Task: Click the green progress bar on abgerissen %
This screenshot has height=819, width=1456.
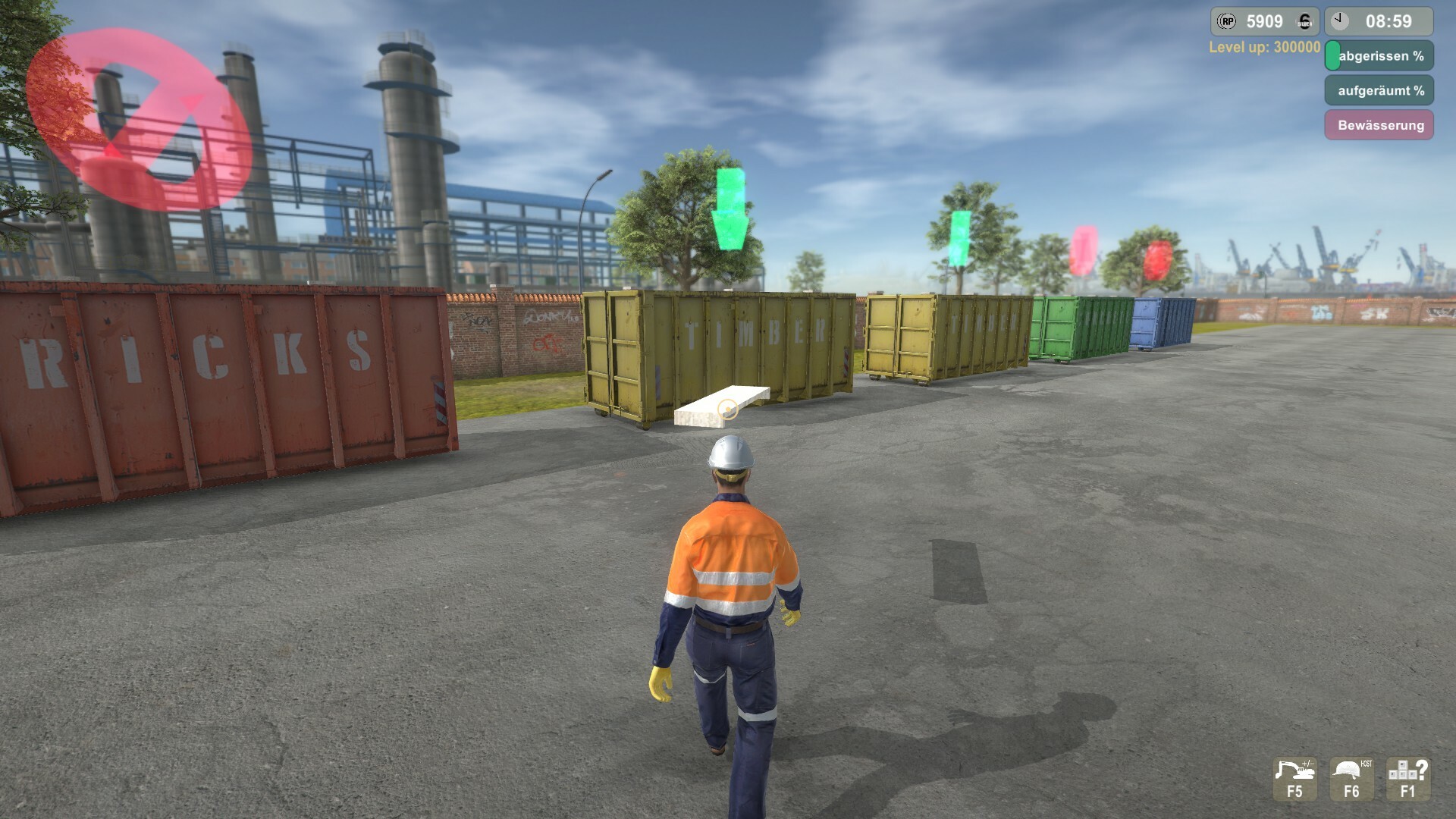Action: coord(1333,55)
